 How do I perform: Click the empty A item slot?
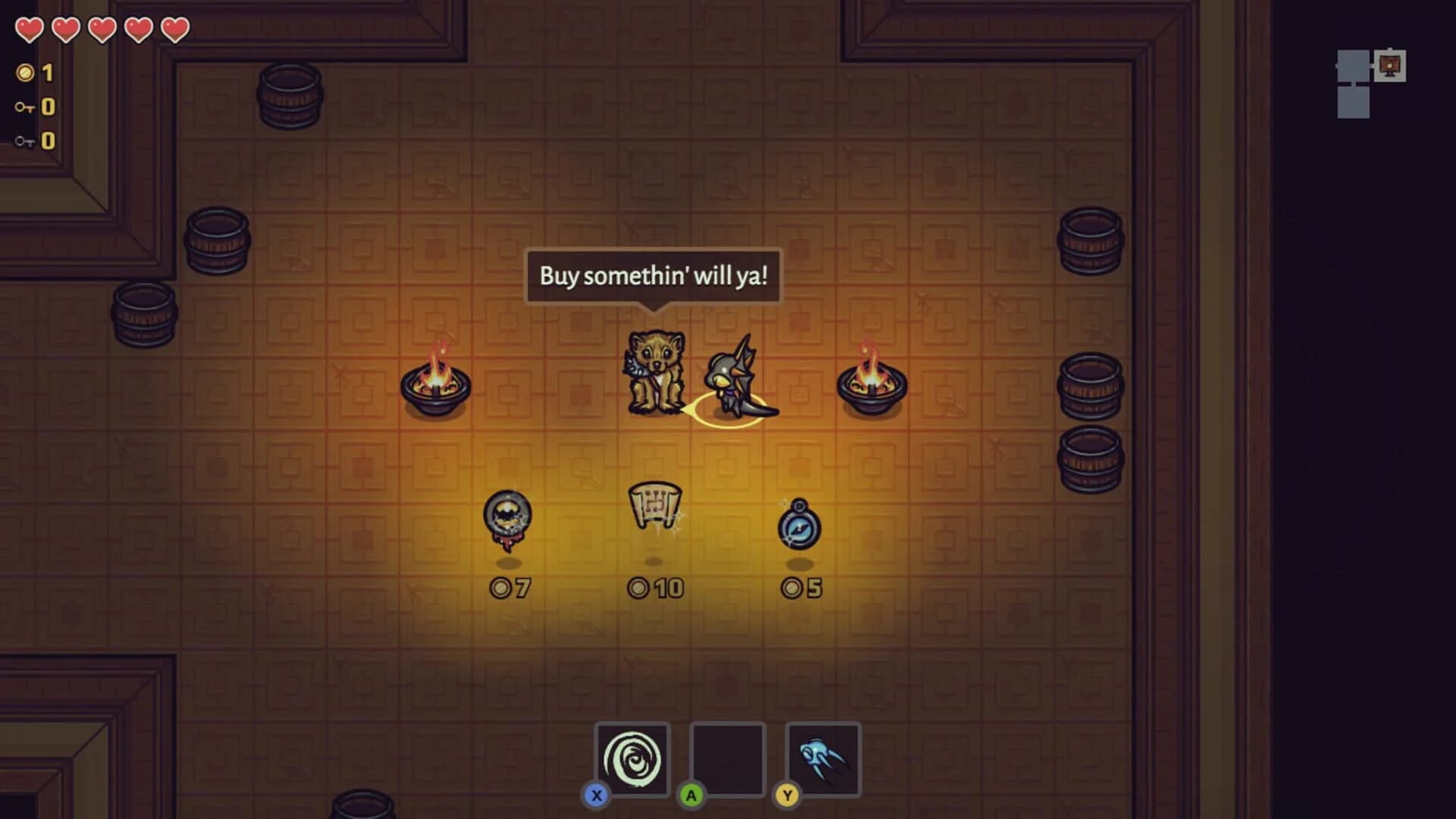point(728,758)
